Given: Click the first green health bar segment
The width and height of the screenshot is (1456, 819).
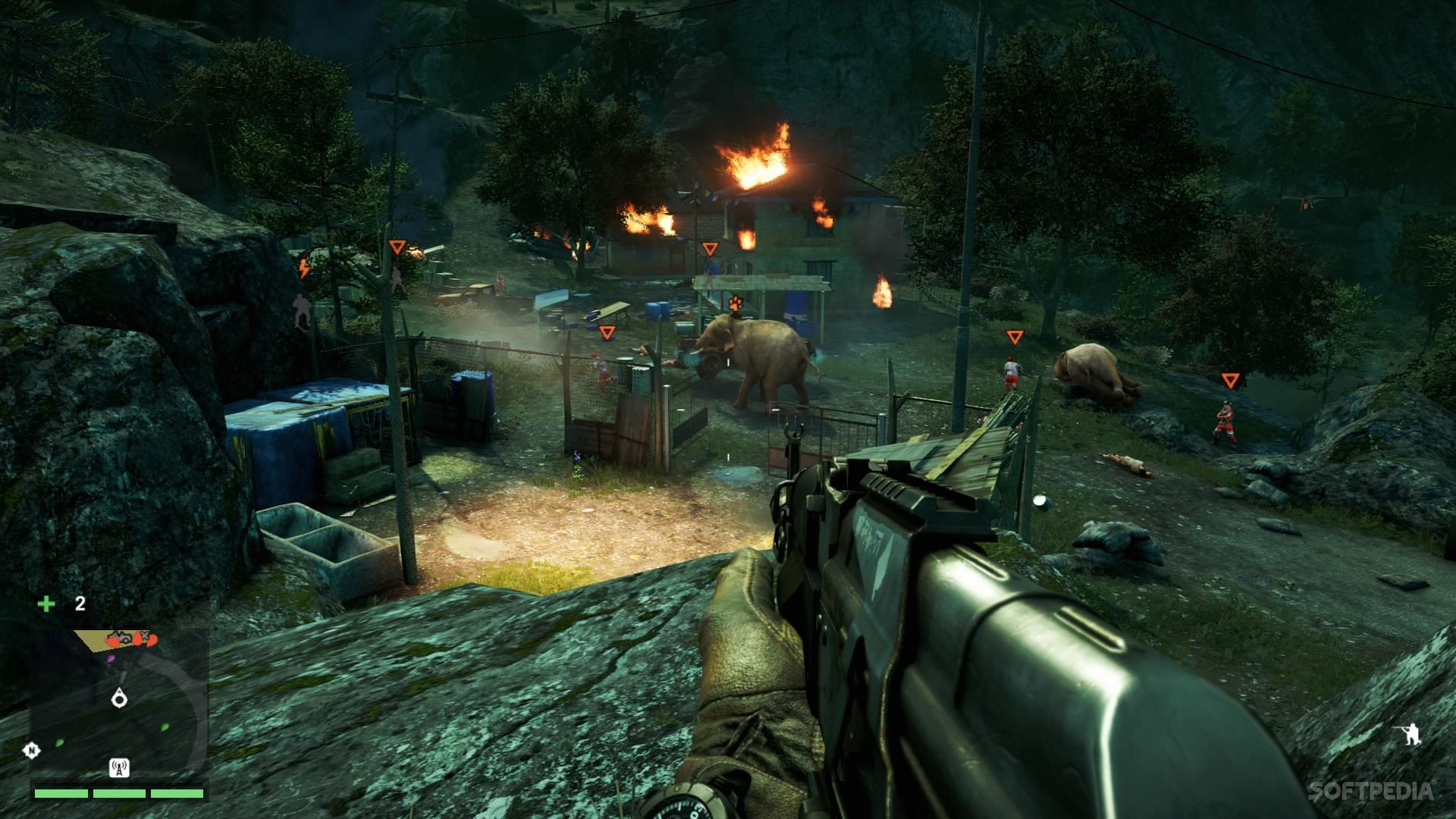Looking at the screenshot, I should click(x=61, y=794).
